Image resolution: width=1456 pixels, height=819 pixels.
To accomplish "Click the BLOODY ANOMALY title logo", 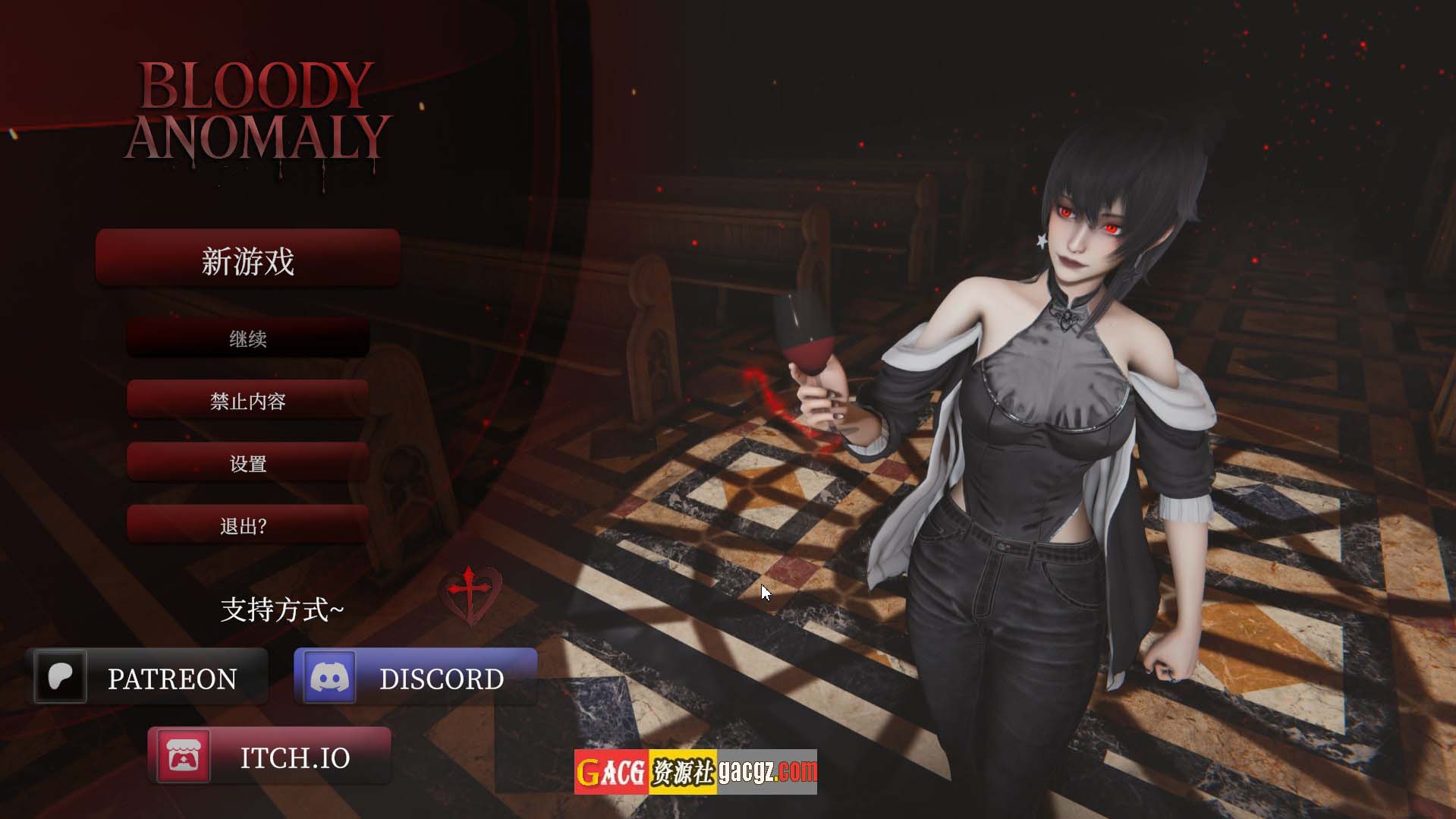I will (x=262, y=110).
